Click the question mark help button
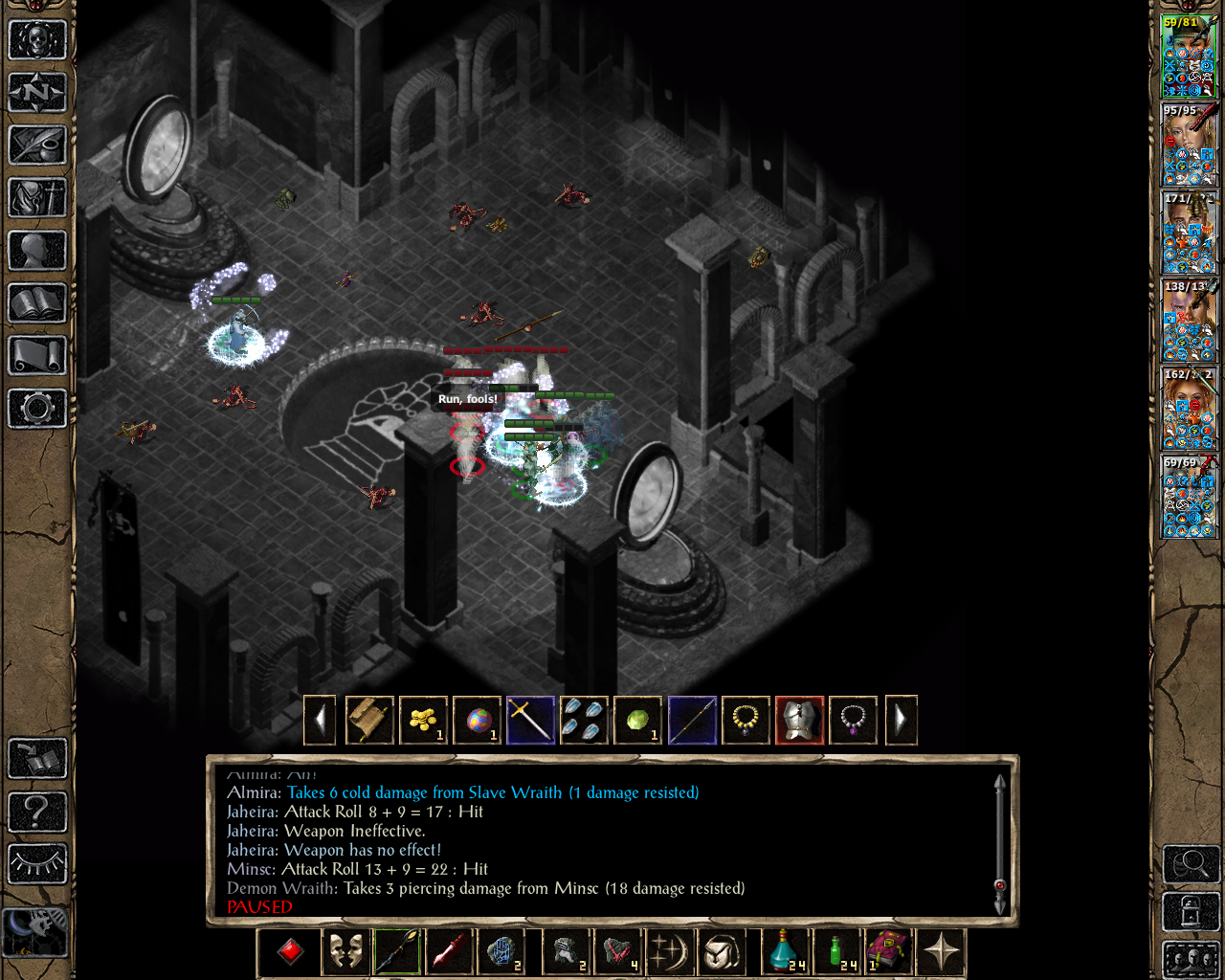This screenshot has height=980, width=1225. pyautogui.click(x=37, y=812)
